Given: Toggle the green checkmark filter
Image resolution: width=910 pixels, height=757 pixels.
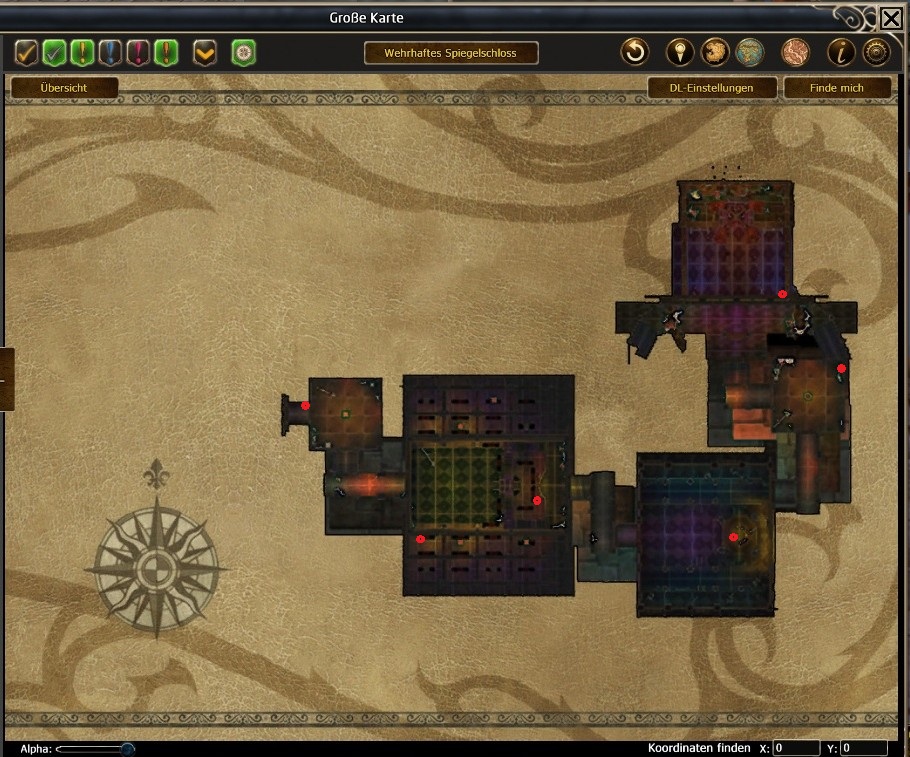Looking at the screenshot, I should pyautogui.click(x=55, y=53).
